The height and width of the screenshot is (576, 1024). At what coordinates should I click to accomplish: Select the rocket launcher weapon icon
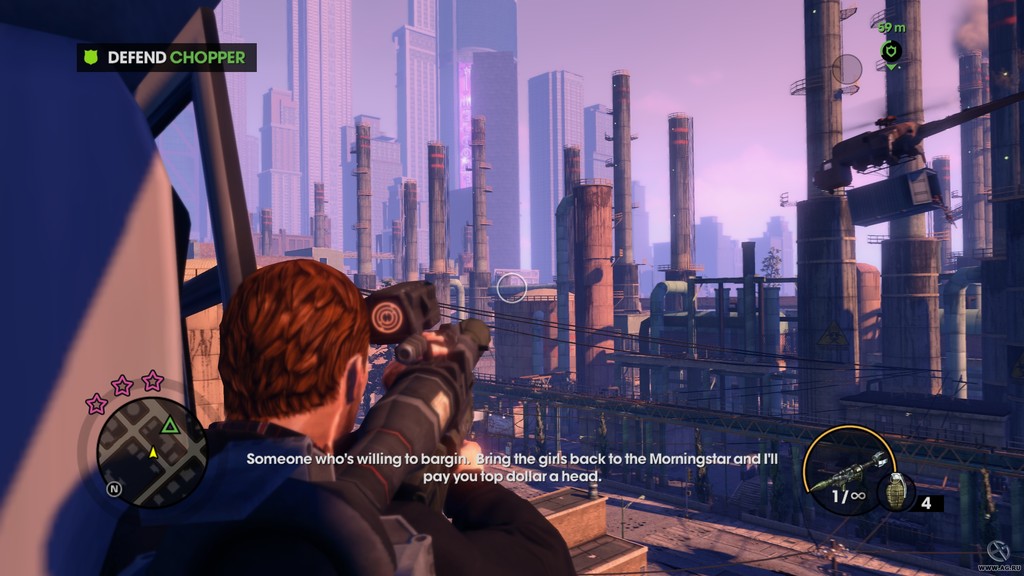(848, 470)
